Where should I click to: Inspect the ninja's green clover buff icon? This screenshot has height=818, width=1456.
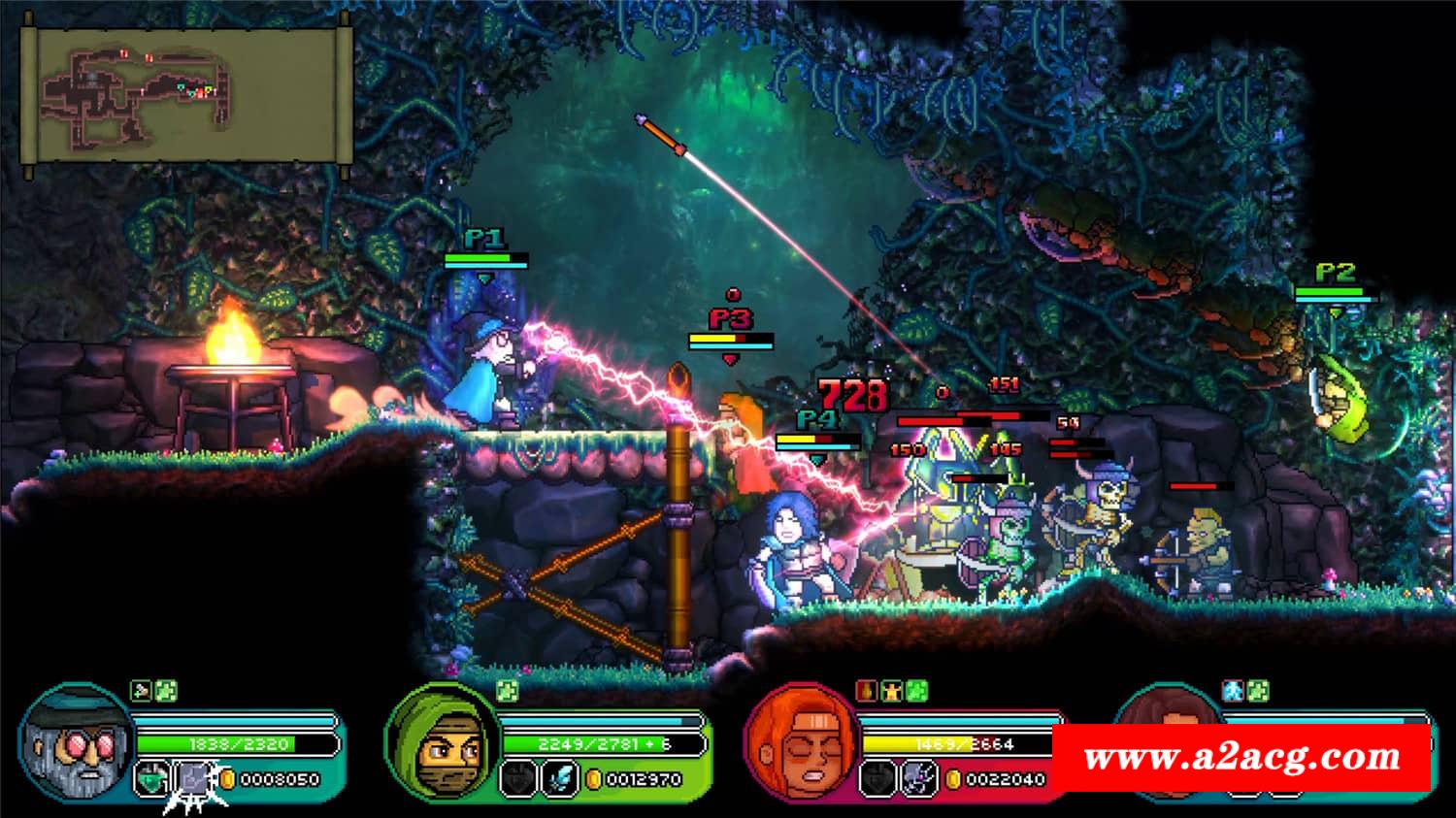coord(507,691)
